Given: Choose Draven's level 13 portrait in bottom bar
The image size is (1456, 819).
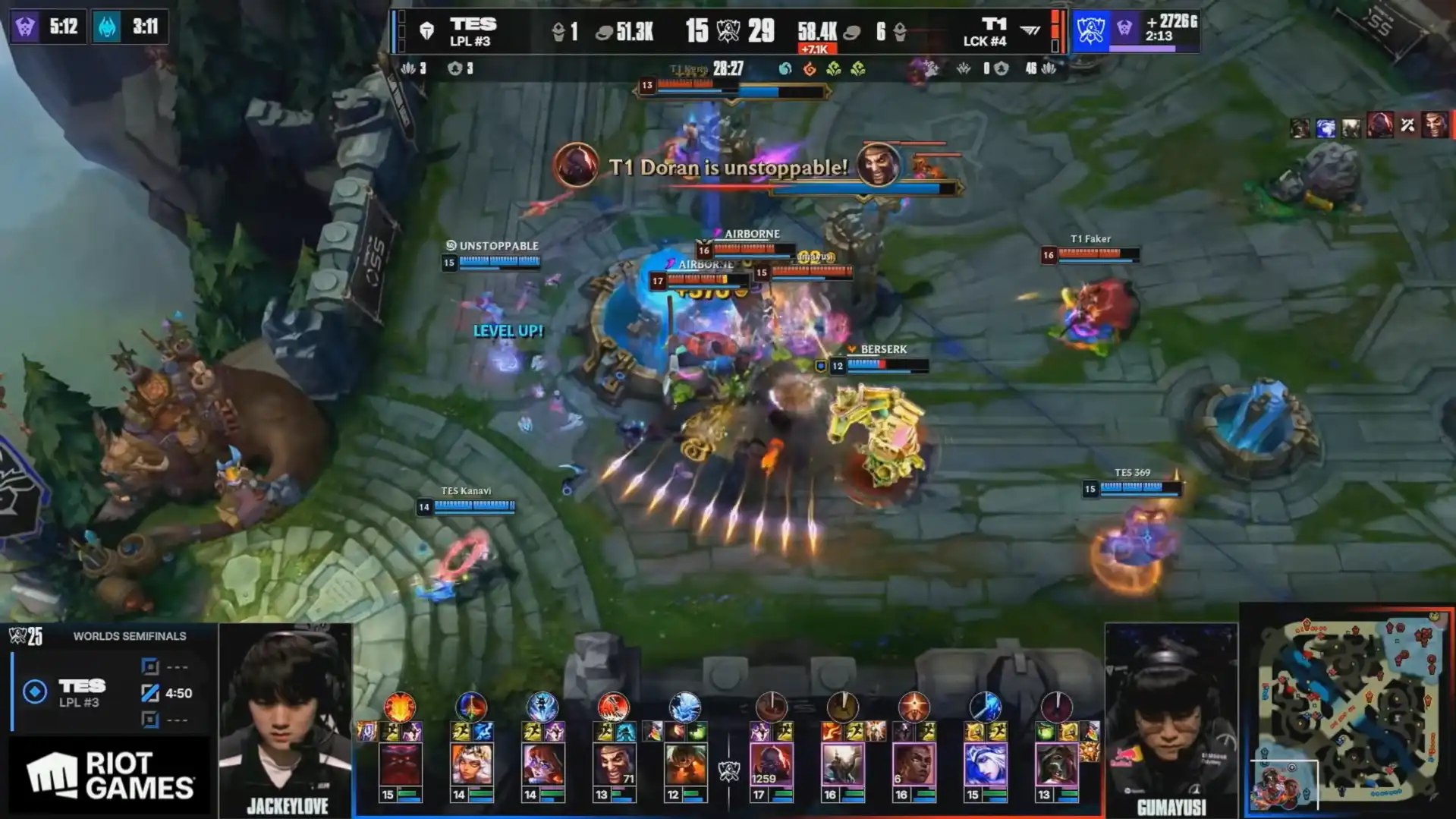Looking at the screenshot, I should [x=613, y=765].
